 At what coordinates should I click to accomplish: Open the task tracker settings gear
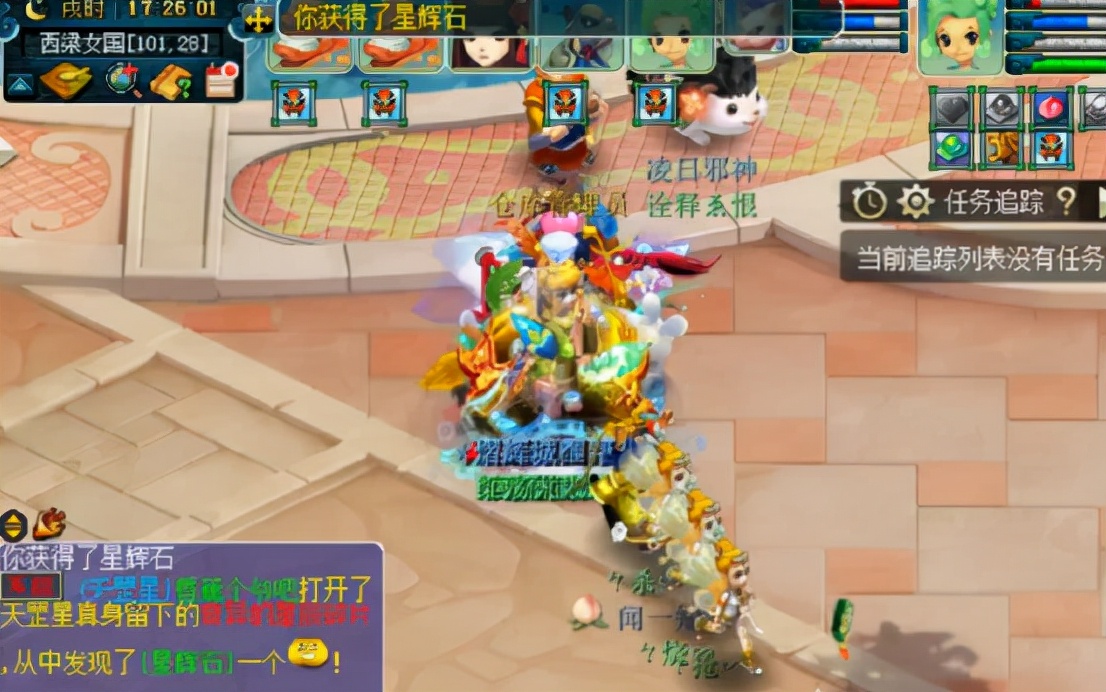pyautogui.click(x=915, y=203)
